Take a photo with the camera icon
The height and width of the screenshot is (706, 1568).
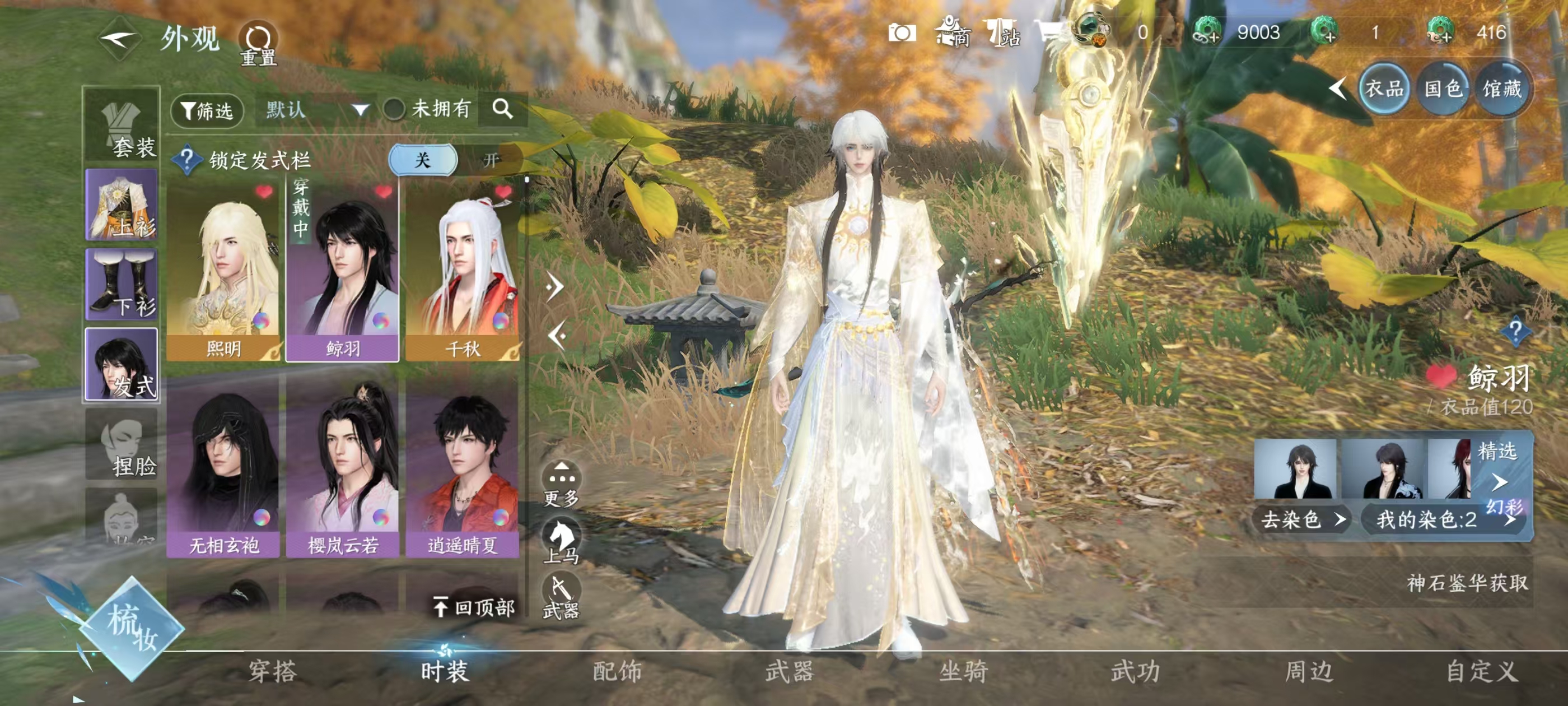902,33
